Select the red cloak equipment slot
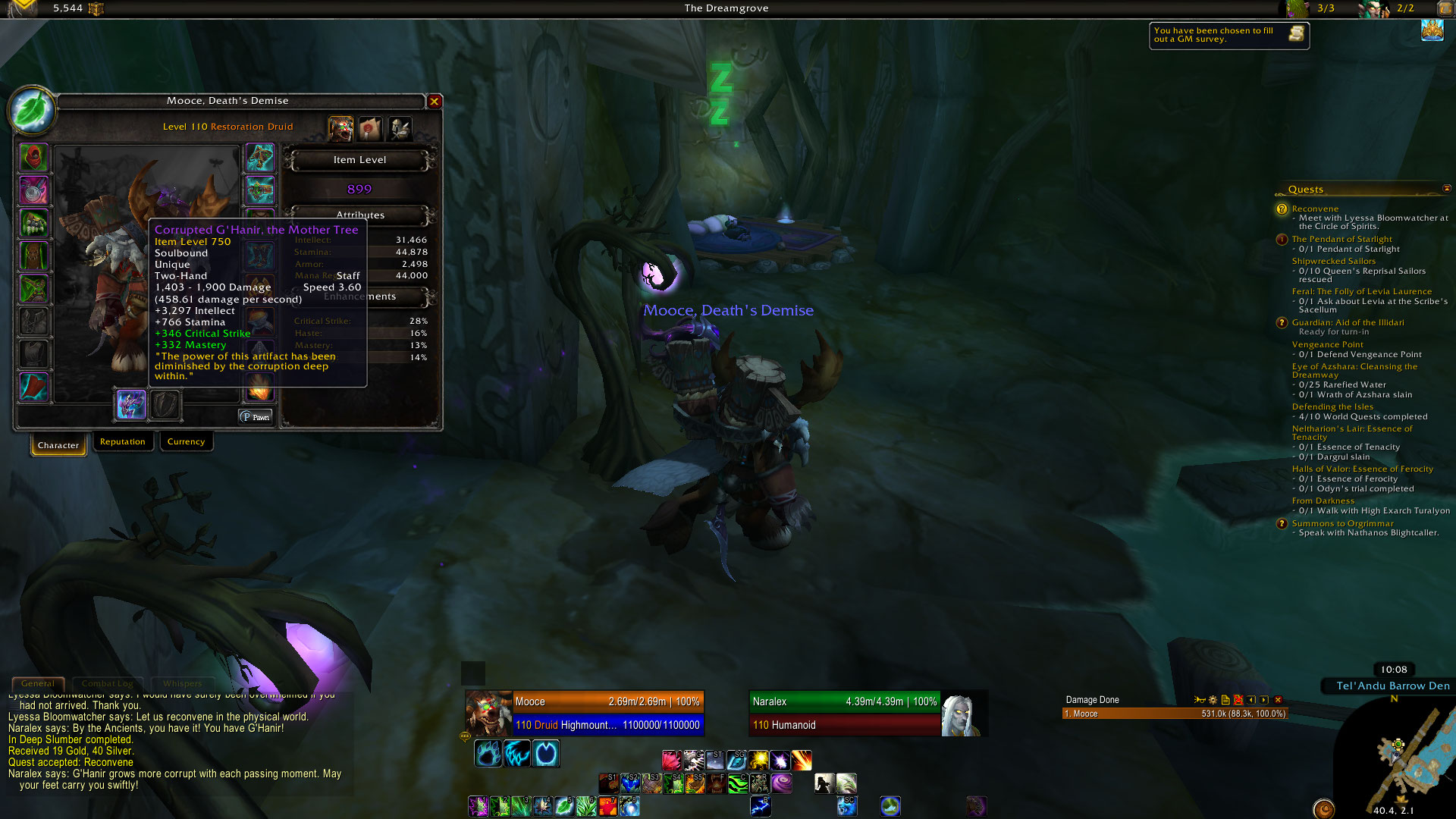Screen dimensions: 1456x819 (34, 387)
